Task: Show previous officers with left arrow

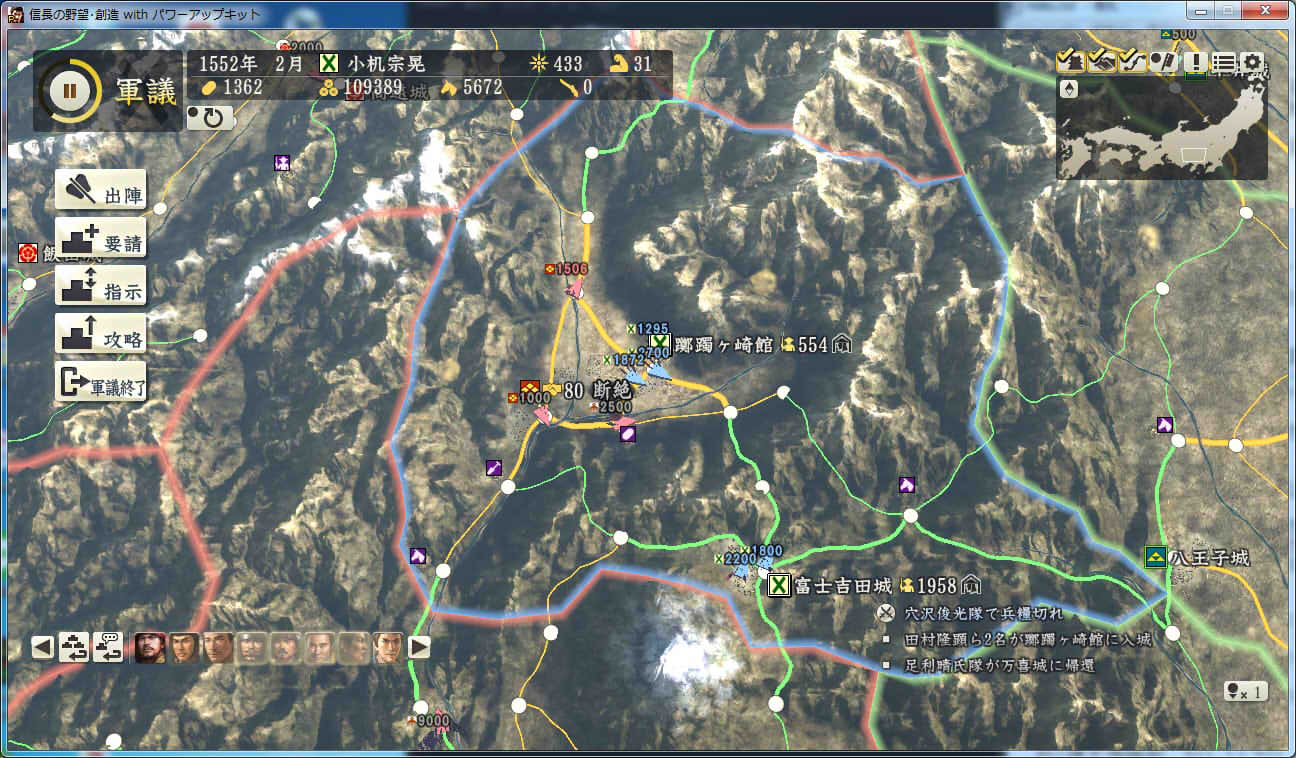Action: point(42,647)
